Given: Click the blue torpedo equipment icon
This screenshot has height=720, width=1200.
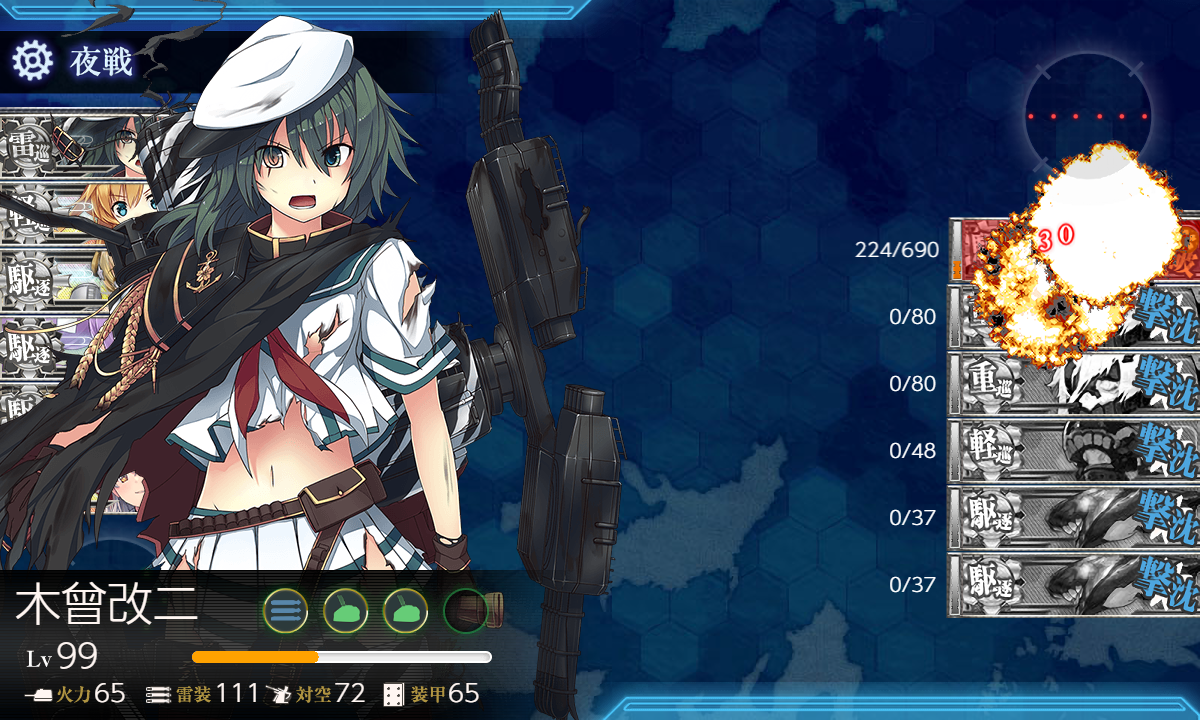Looking at the screenshot, I should (x=285, y=609).
